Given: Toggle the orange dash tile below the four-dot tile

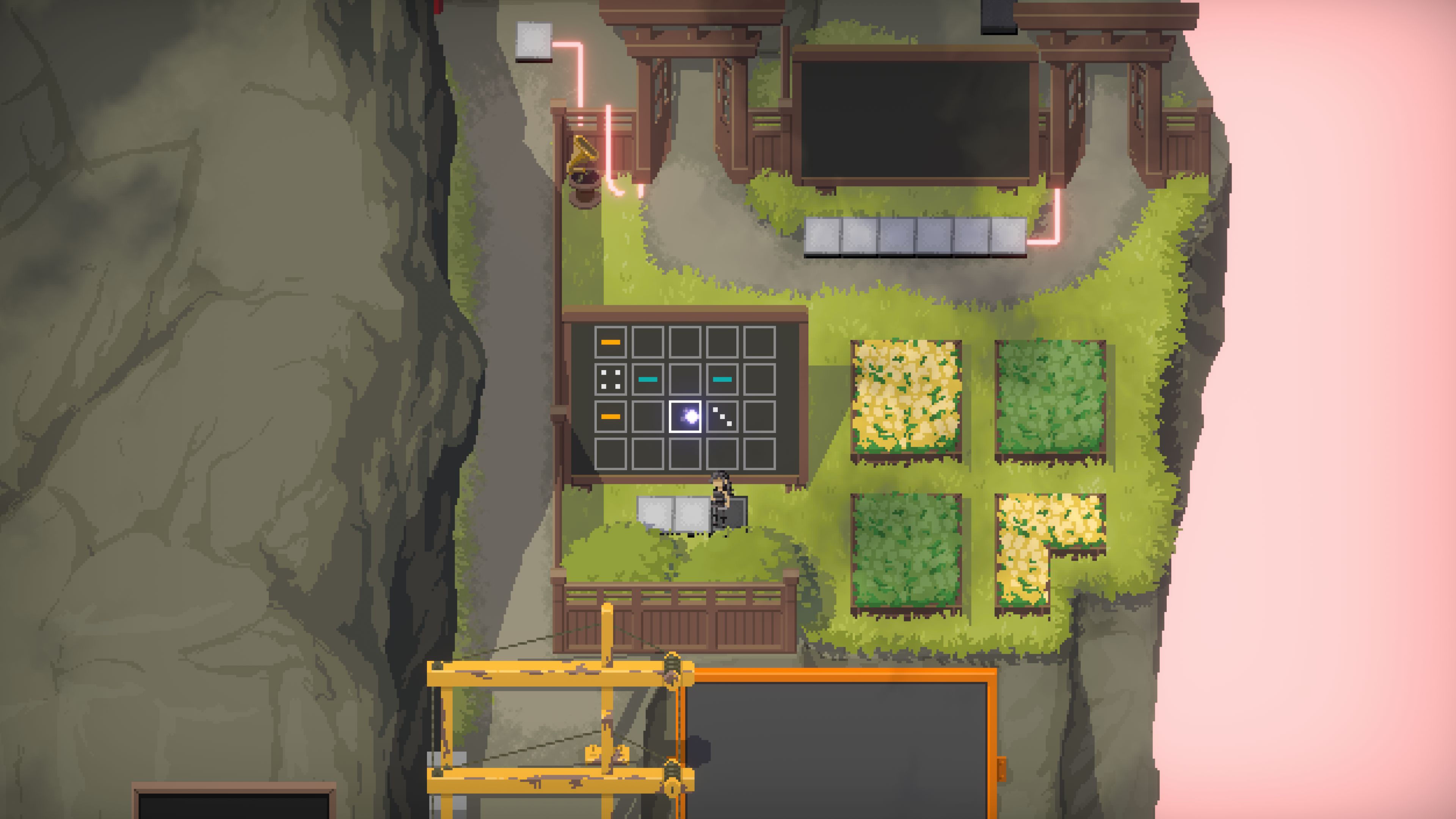Looking at the screenshot, I should pyautogui.click(x=610, y=417).
